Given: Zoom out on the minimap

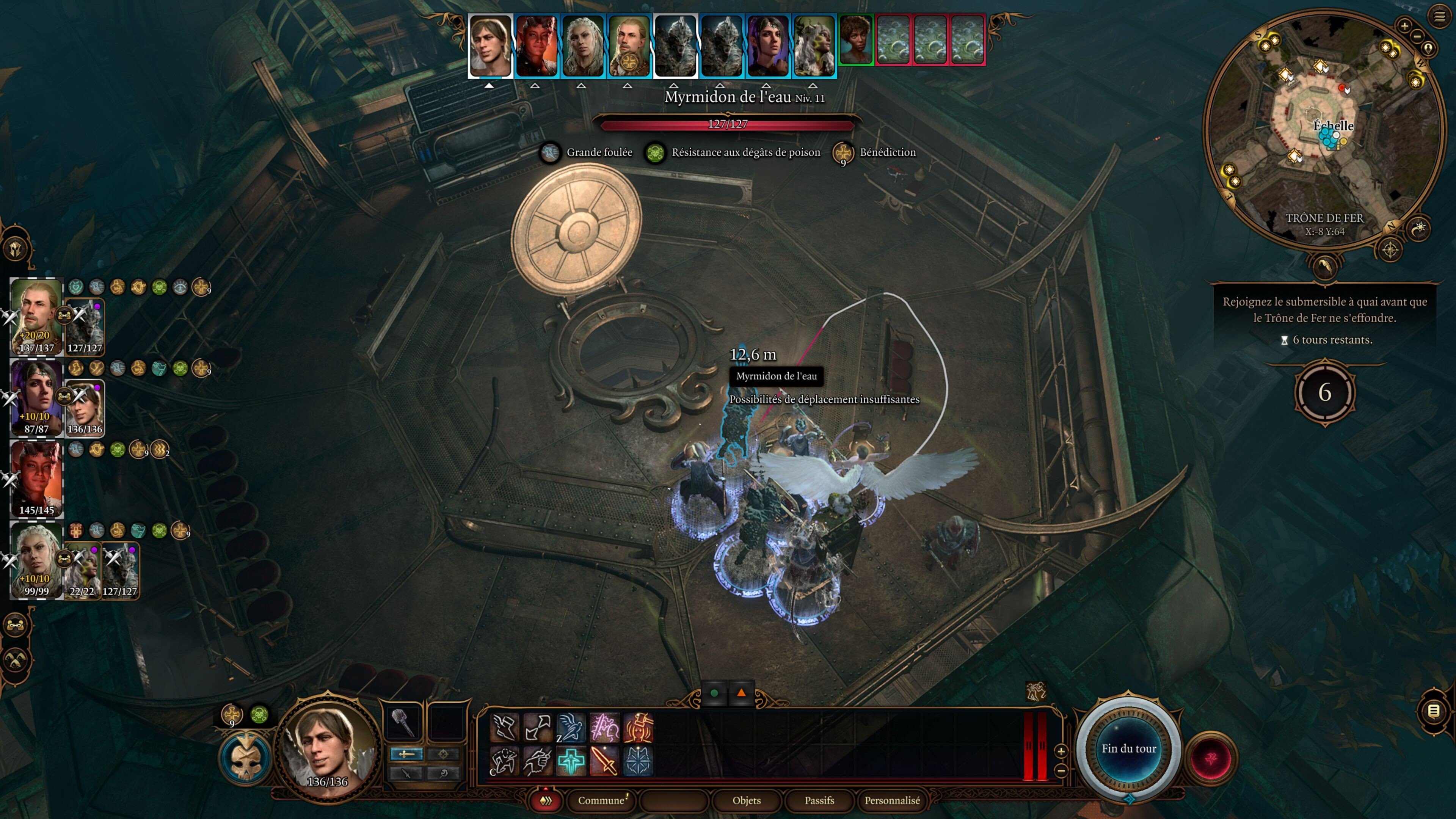Looking at the screenshot, I should point(1417,37).
